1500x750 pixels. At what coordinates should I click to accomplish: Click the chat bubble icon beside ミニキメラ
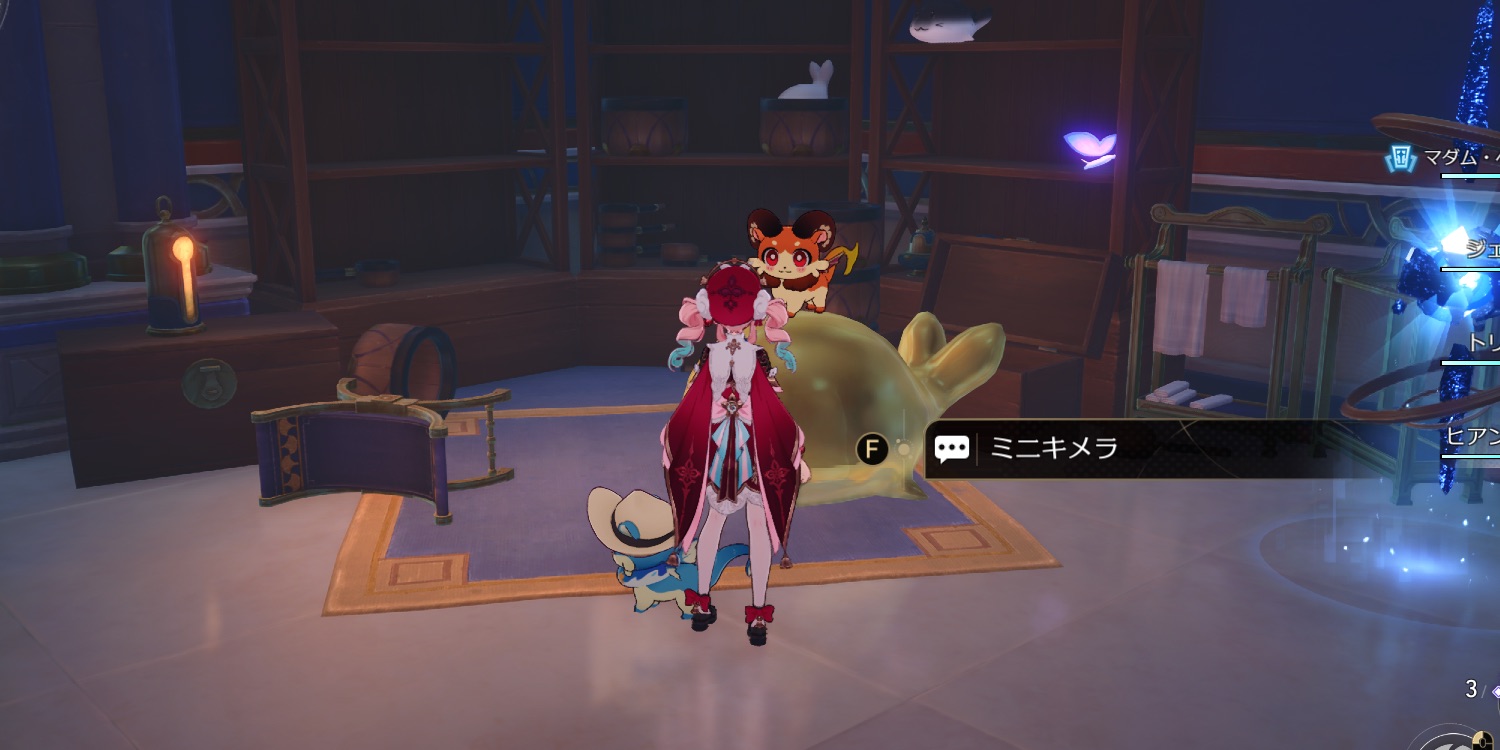pyautogui.click(x=951, y=449)
